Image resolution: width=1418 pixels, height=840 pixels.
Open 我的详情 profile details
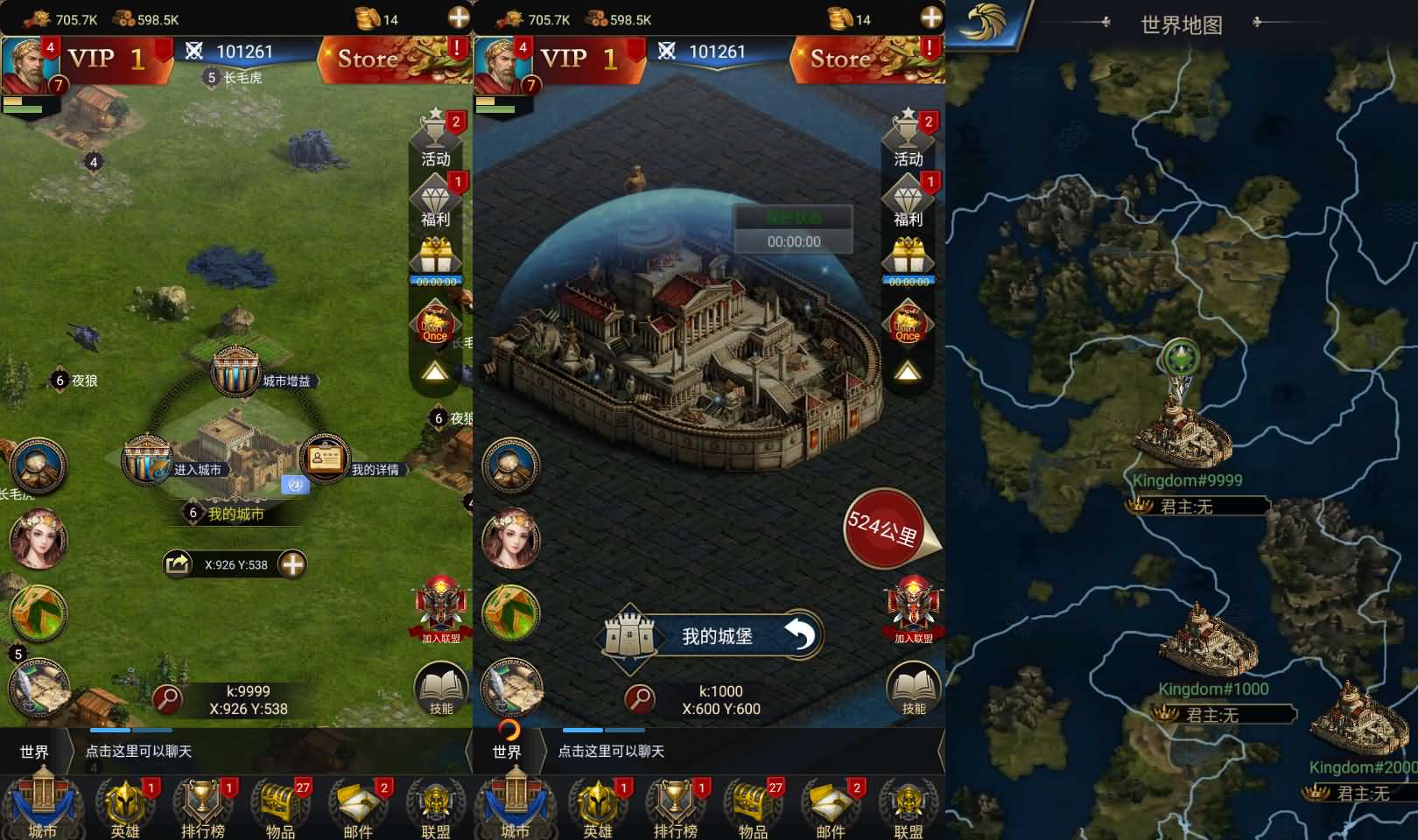pyautogui.click(x=325, y=458)
